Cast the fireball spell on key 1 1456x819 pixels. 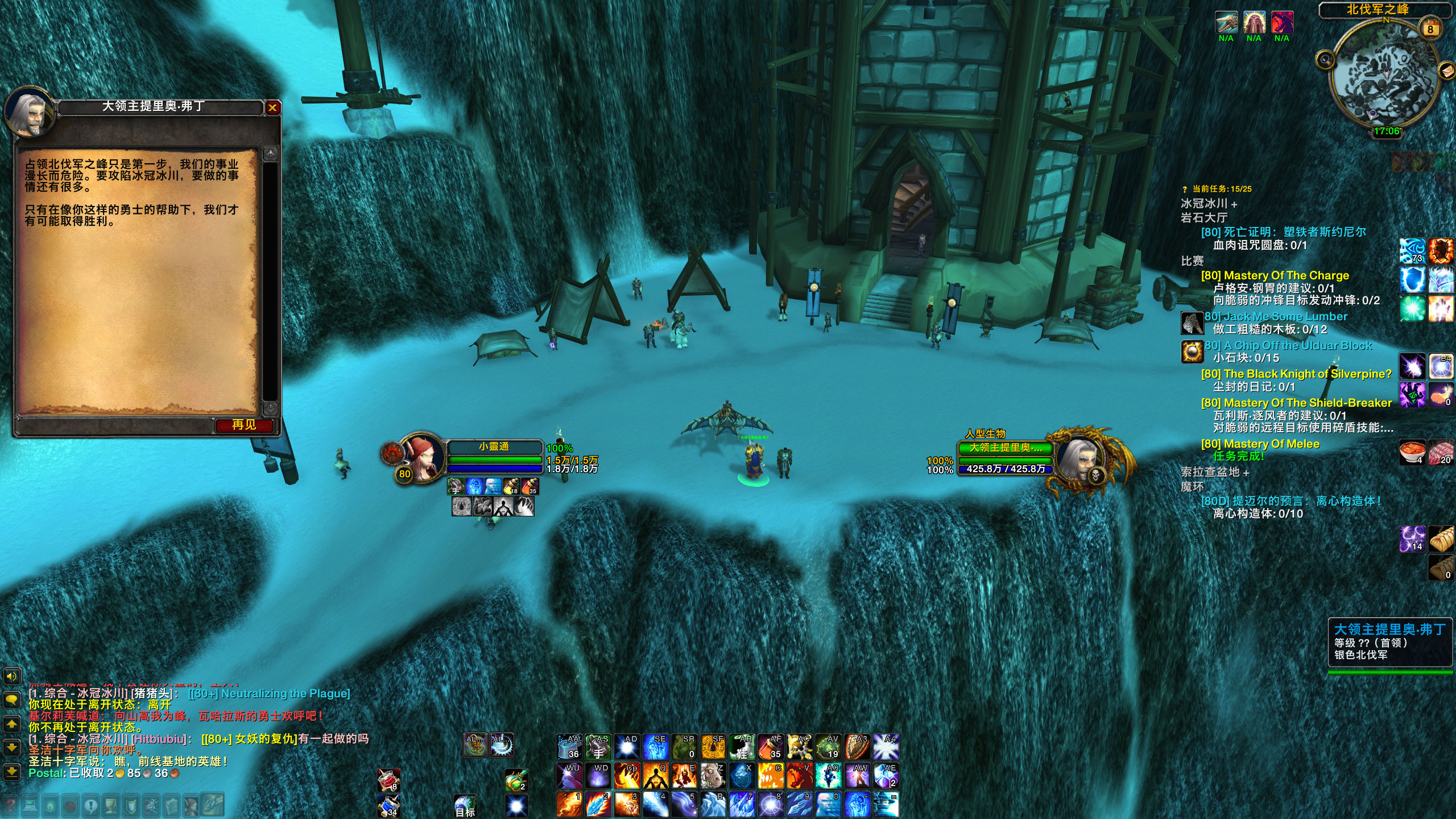[569, 804]
